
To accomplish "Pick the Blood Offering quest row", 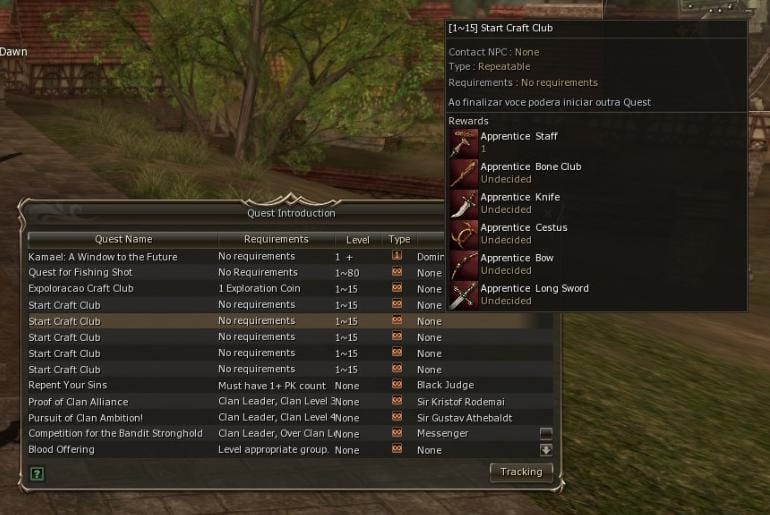I will pos(61,449).
